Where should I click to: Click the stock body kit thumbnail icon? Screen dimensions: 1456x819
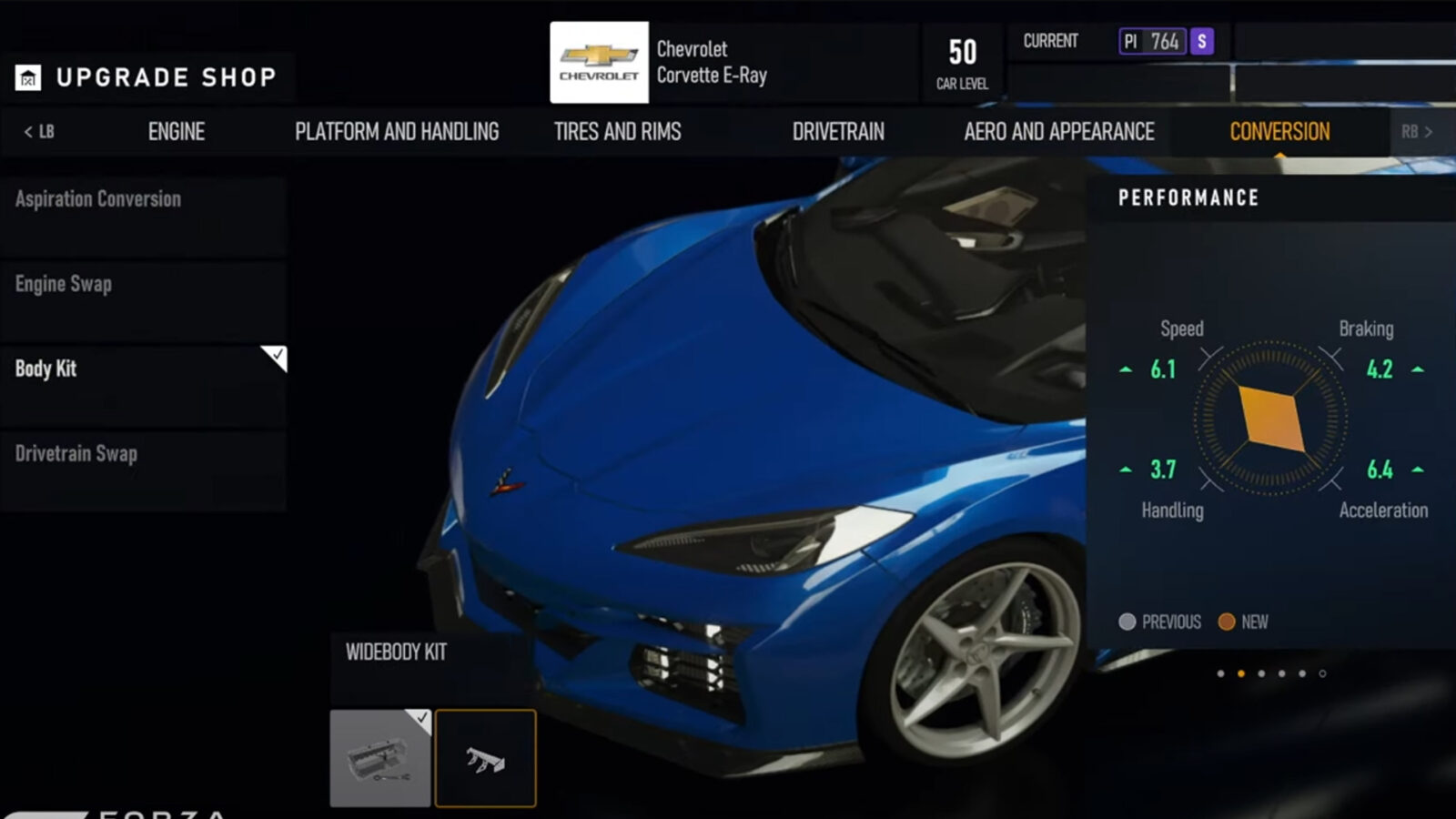point(380,756)
